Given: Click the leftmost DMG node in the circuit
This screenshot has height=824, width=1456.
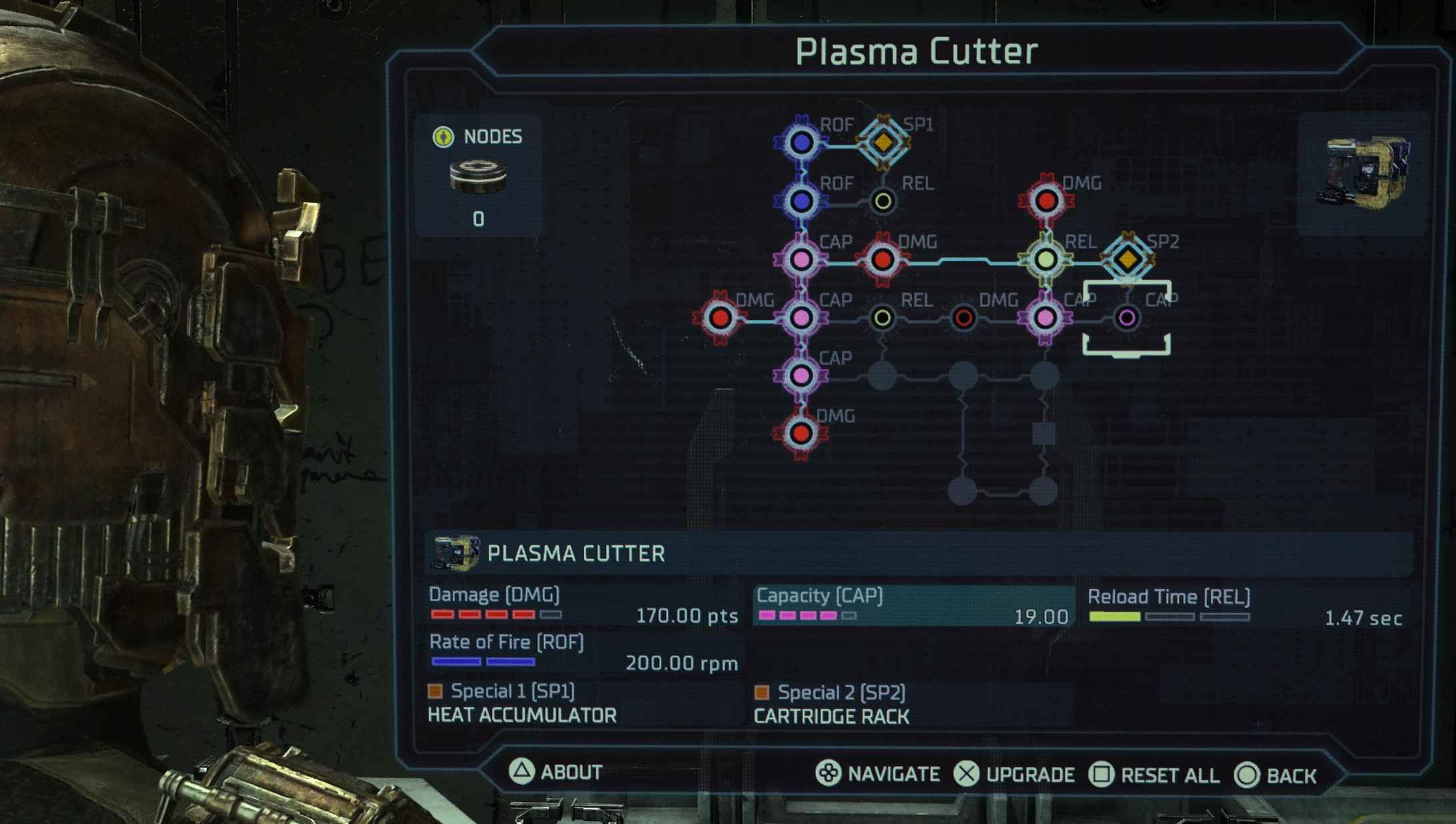Looking at the screenshot, I should (720, 319).
